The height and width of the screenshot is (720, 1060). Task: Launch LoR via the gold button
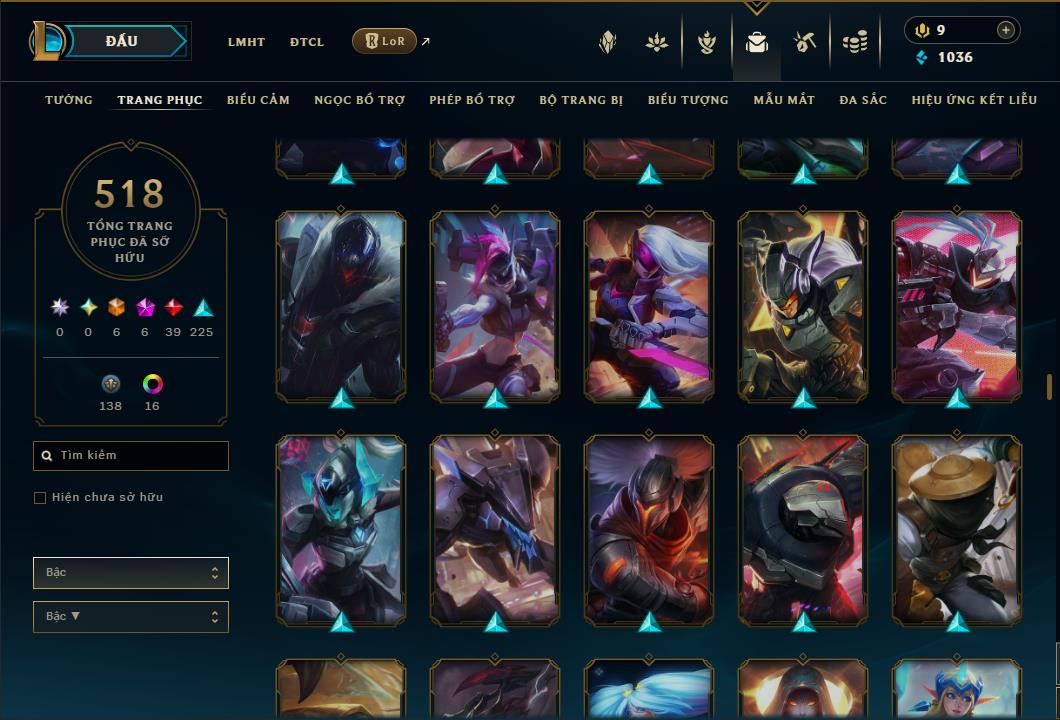(x=384, y=41)
